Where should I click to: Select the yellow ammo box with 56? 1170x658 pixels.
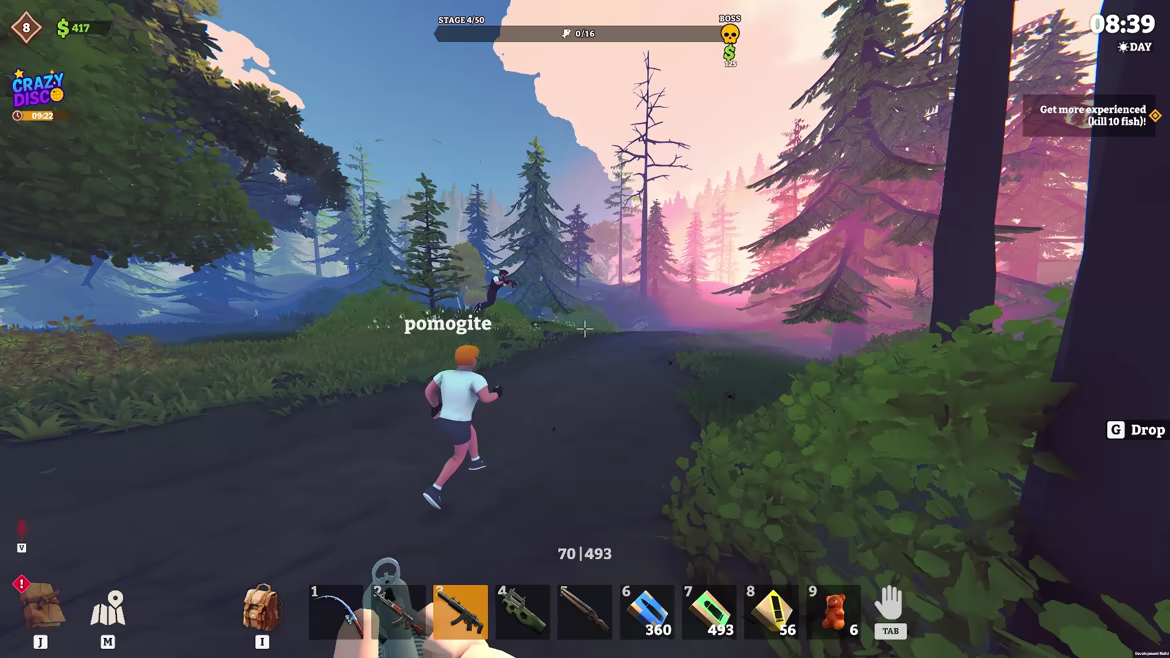(x=771, y=611)
